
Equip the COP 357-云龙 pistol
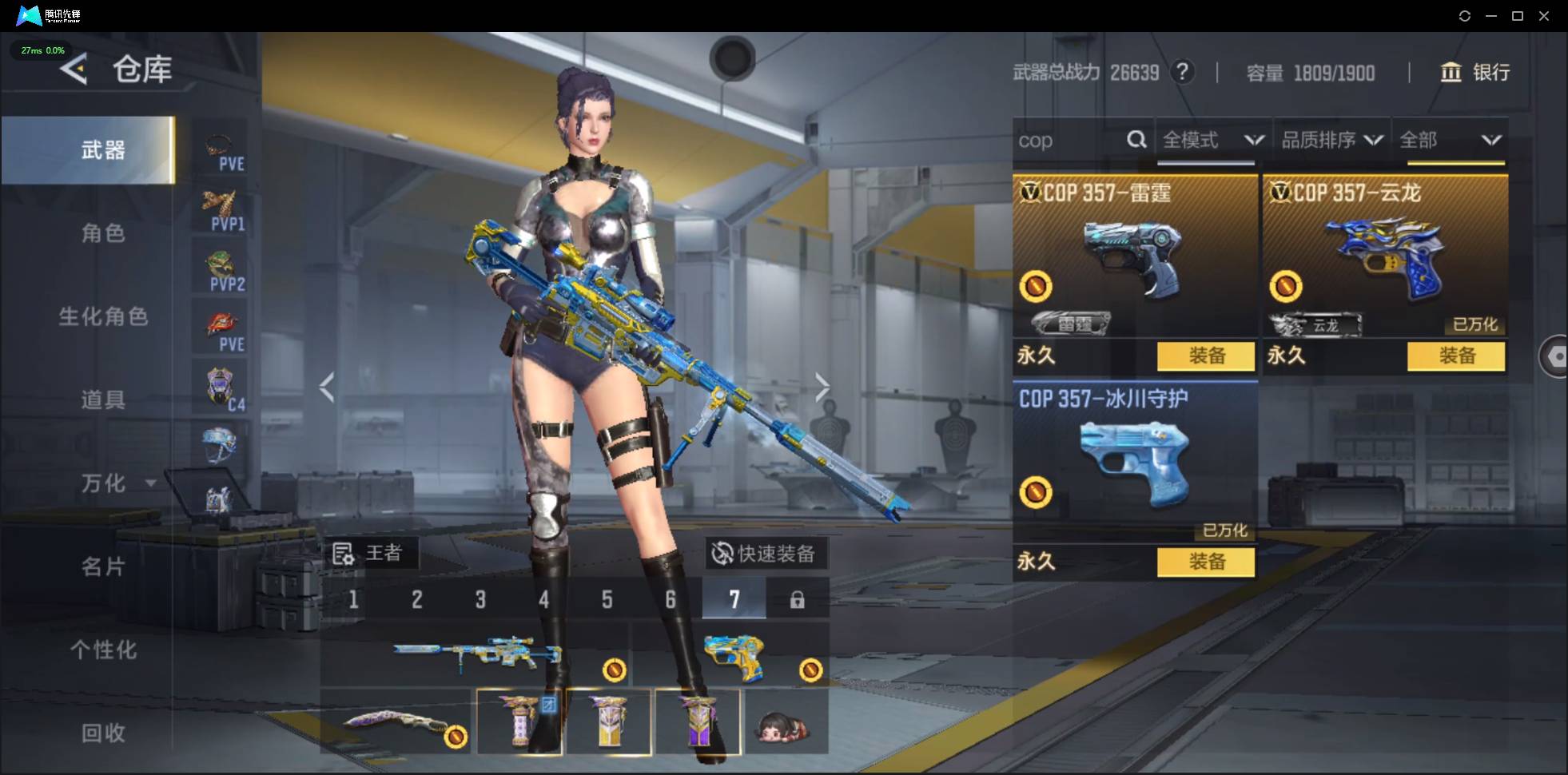(1455, 356)
